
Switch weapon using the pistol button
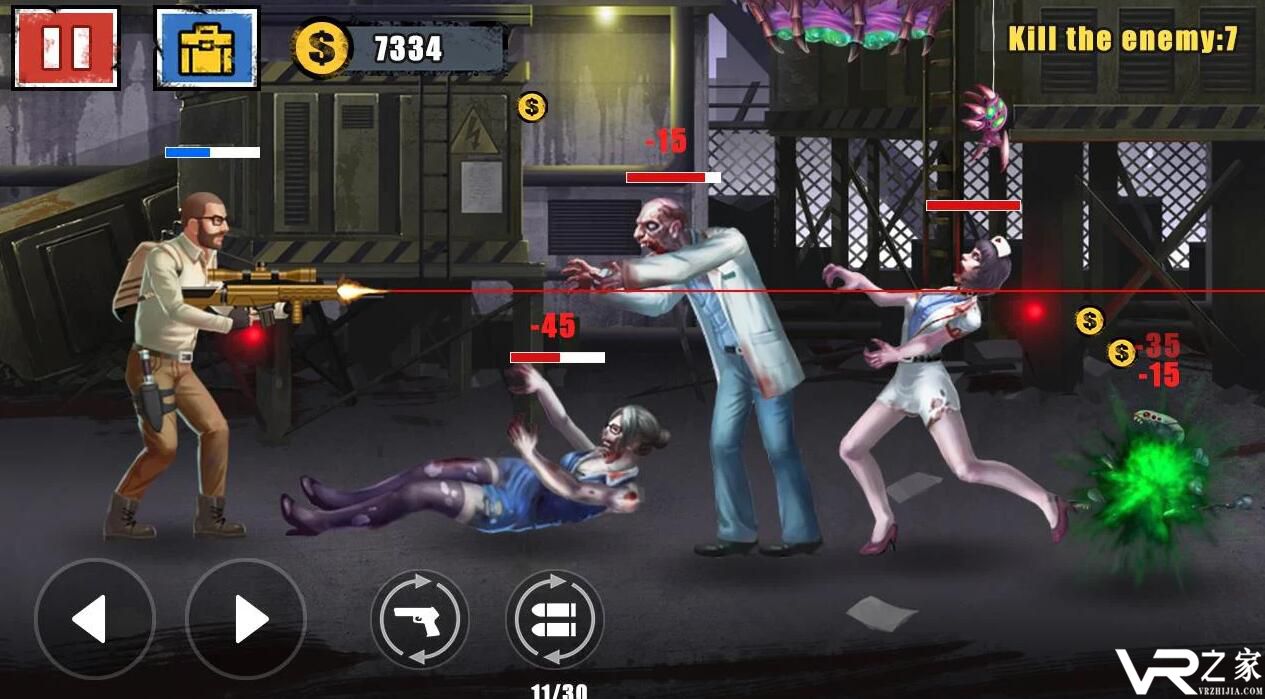coord(420,620)
